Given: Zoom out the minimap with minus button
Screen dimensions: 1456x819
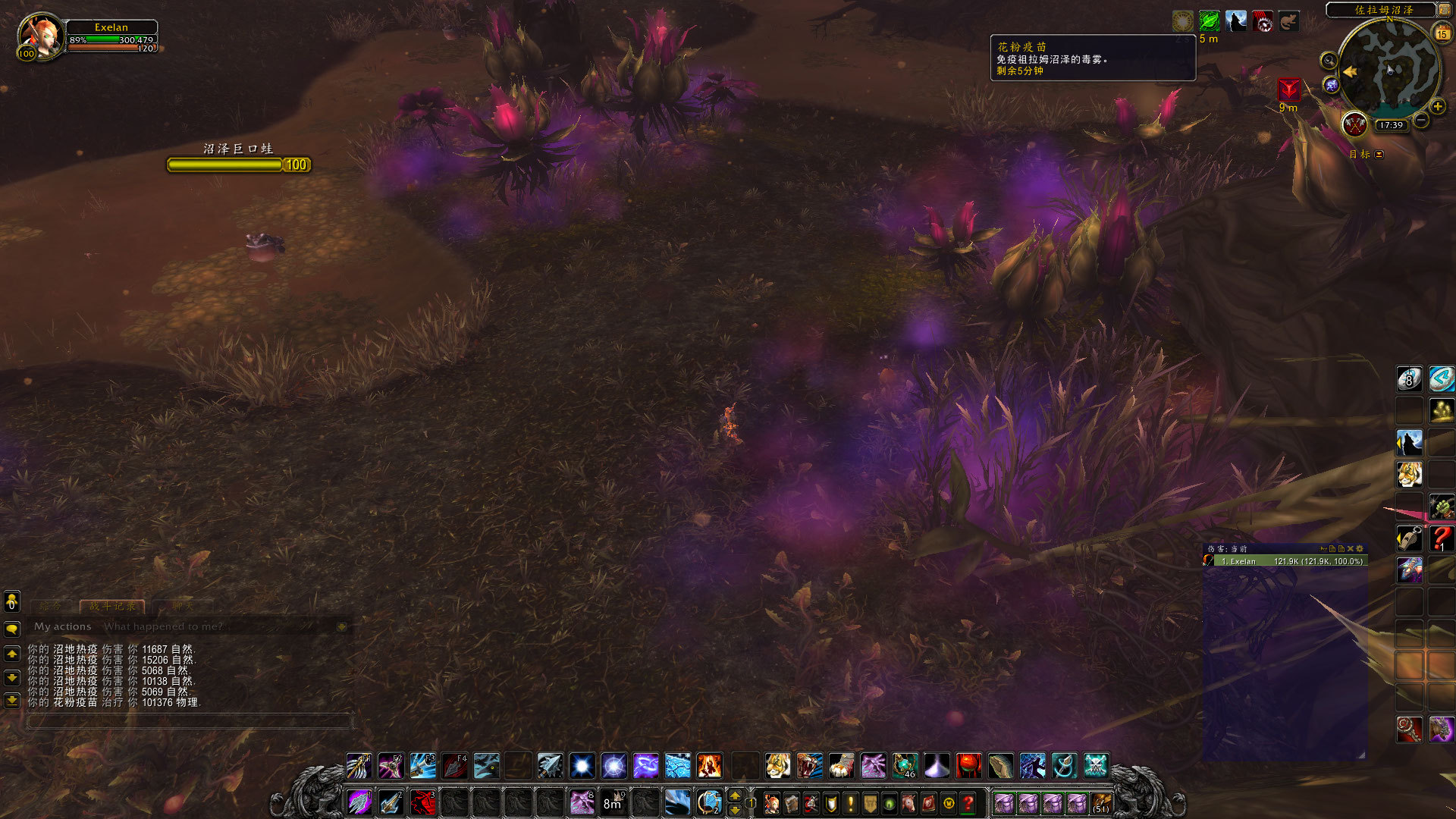Looking at the screenshot, I should pos(1422,121).
